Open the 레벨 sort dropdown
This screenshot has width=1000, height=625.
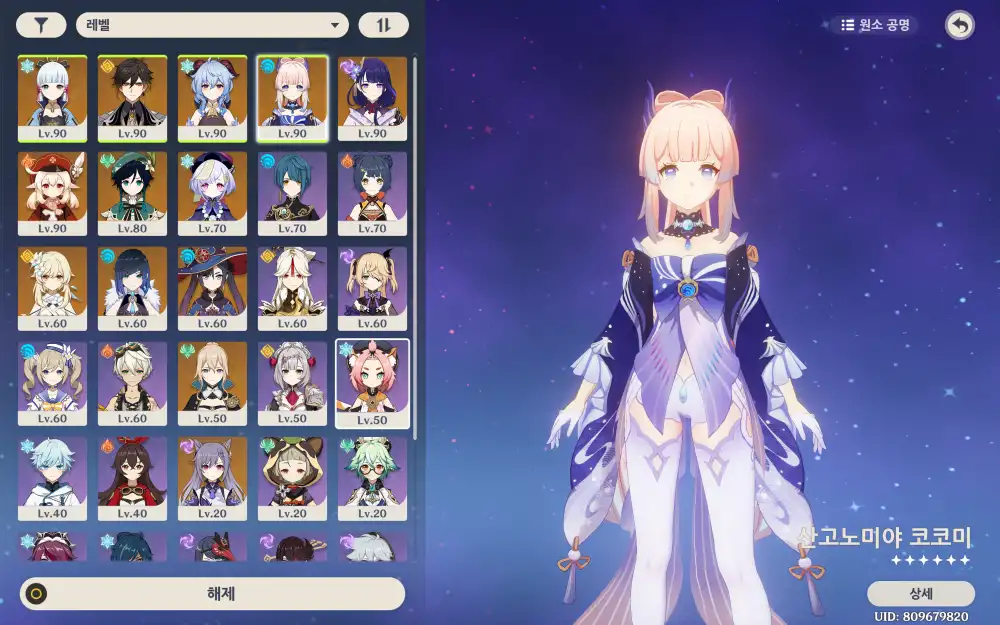click(212, 26)
